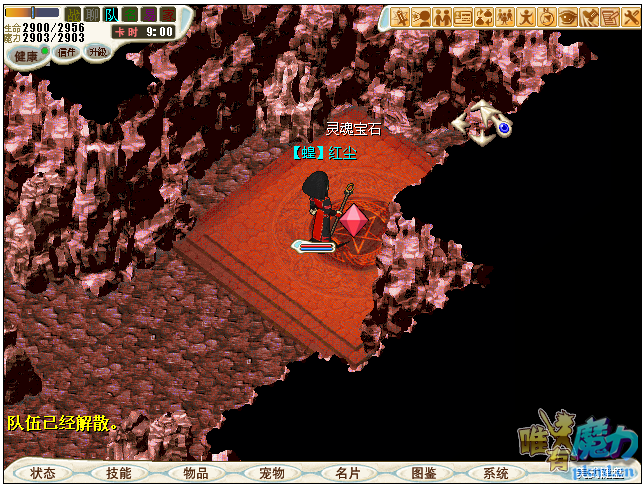Open the 系统 system menu
The height and width of the screenshot is (486, 643).
point(497,473)
